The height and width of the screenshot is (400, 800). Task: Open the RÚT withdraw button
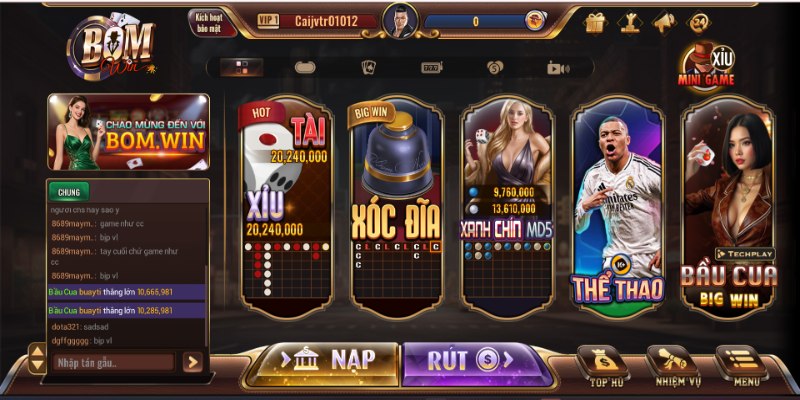pos(475,360)
